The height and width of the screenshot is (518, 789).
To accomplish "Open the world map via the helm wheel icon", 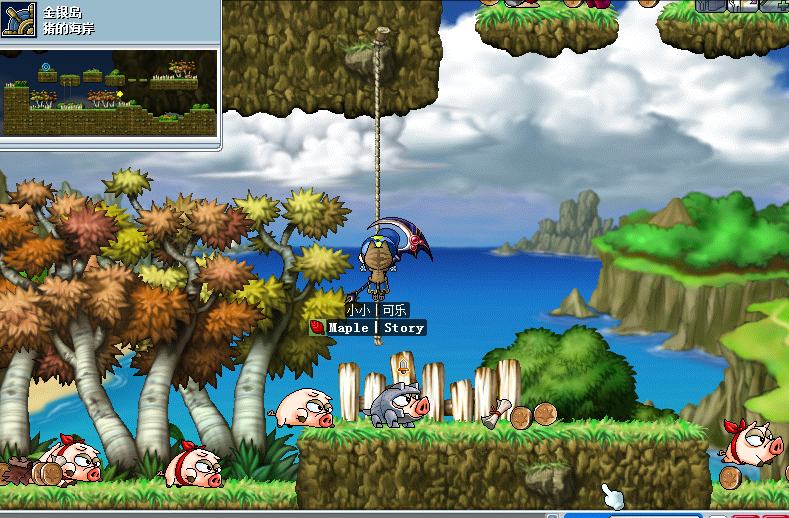I will tap(20, 19).
